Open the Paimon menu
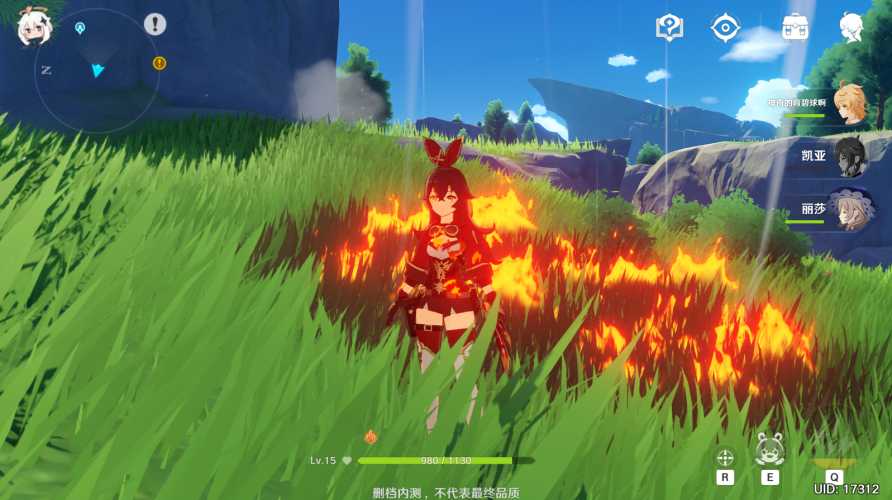Screen dimensions: 892x500 click(32, 26)
